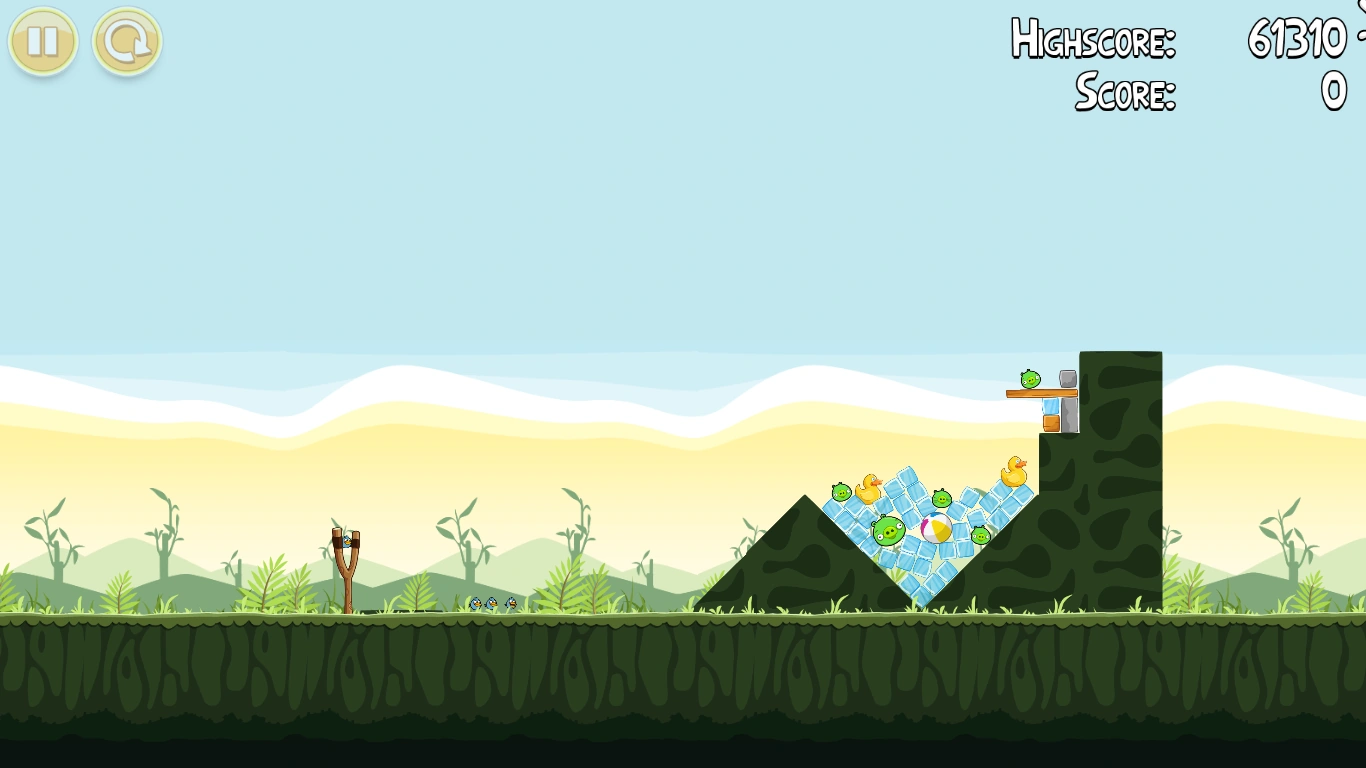This screenshot has height=768, width=1366.
Task: Click the first waiting blue bird
Action: click(476, 603)
